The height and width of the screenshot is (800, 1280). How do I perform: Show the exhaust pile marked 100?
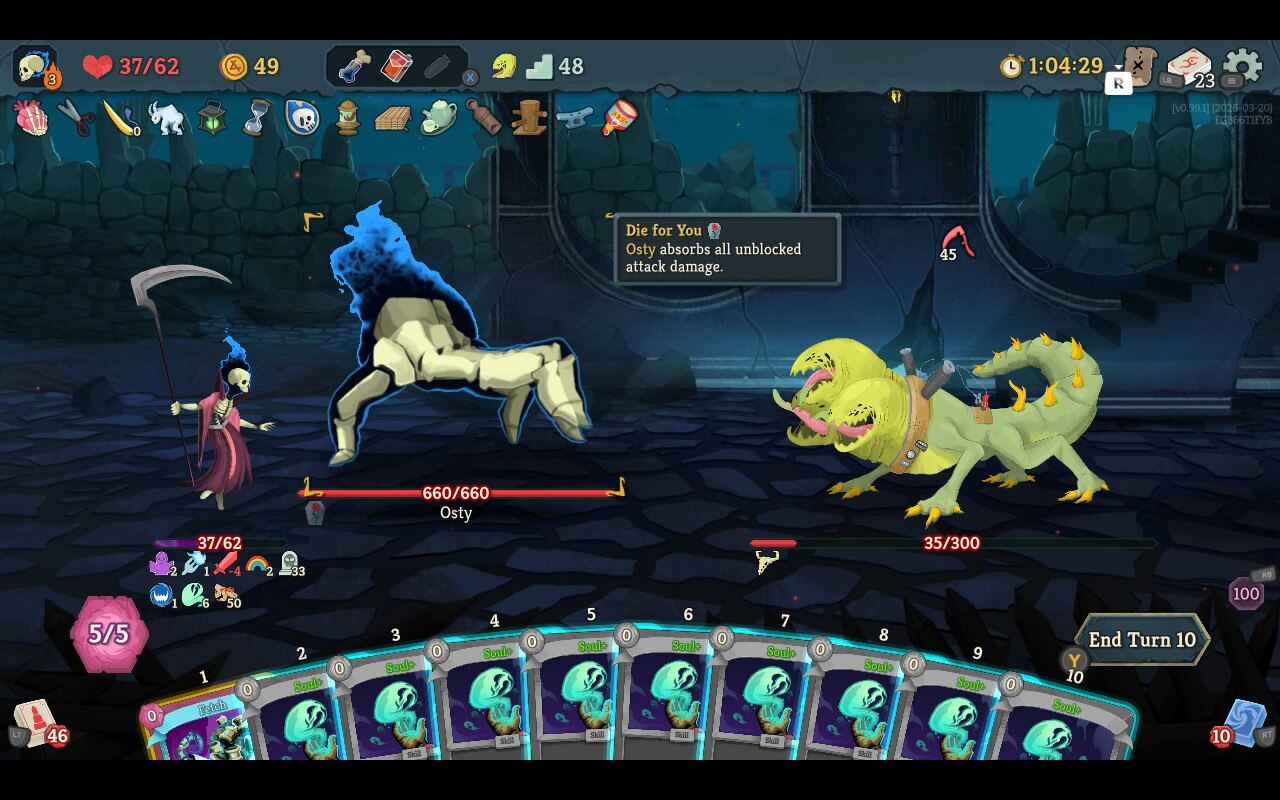tap(1246, 593)
